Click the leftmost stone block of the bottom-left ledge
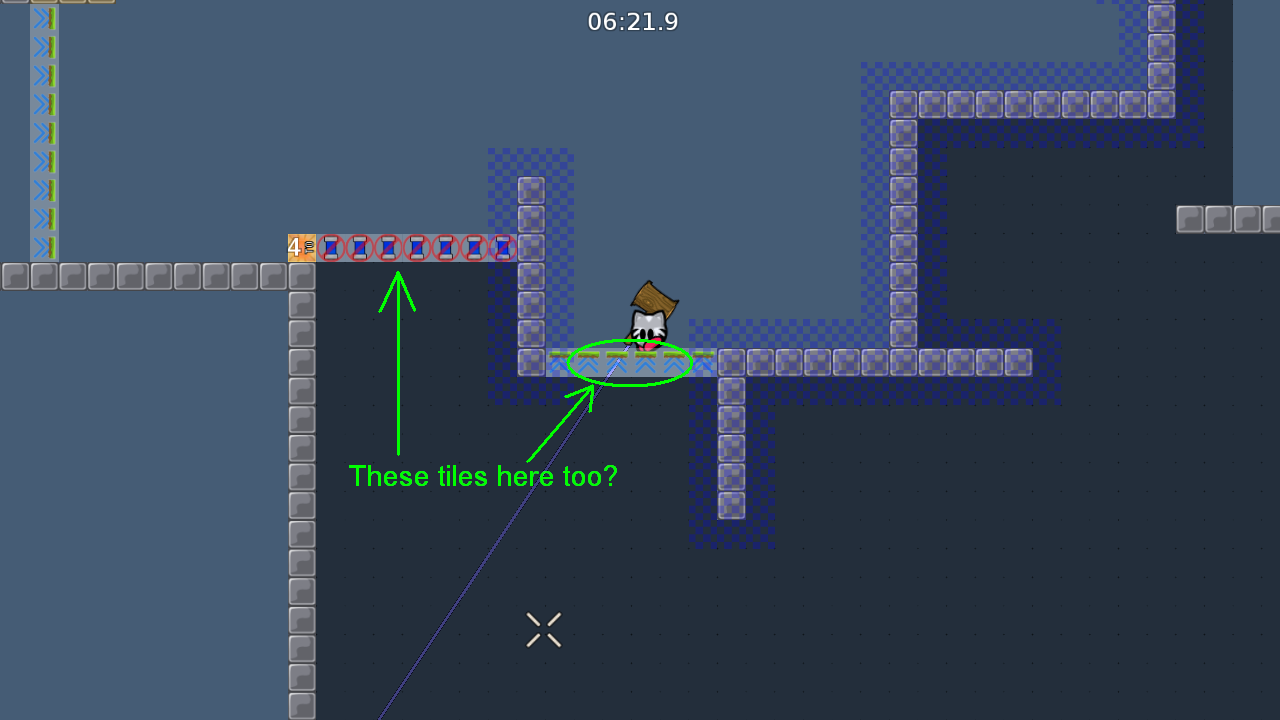The image size is (1280, 720). 14,276
